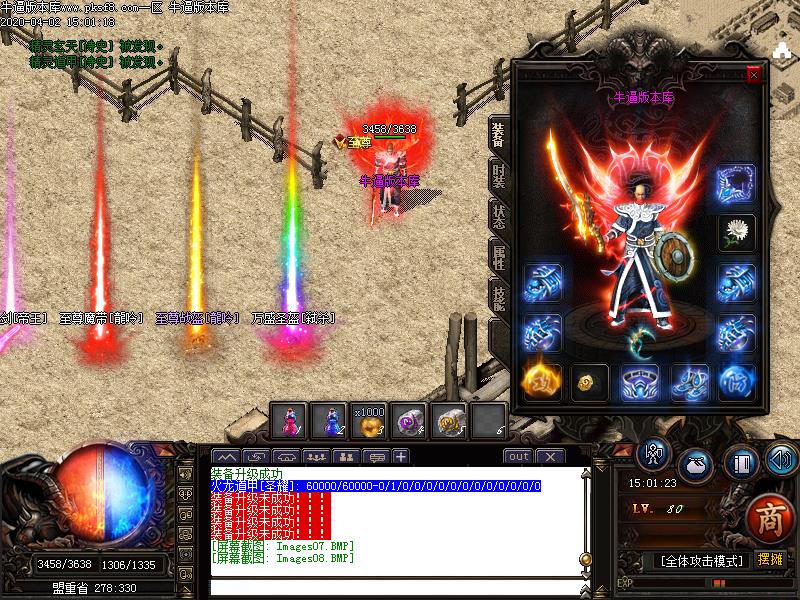The width and height of the screenshot is (800, 600).
Task: Select the purple orb hotbar item
Action: point(409,423)
